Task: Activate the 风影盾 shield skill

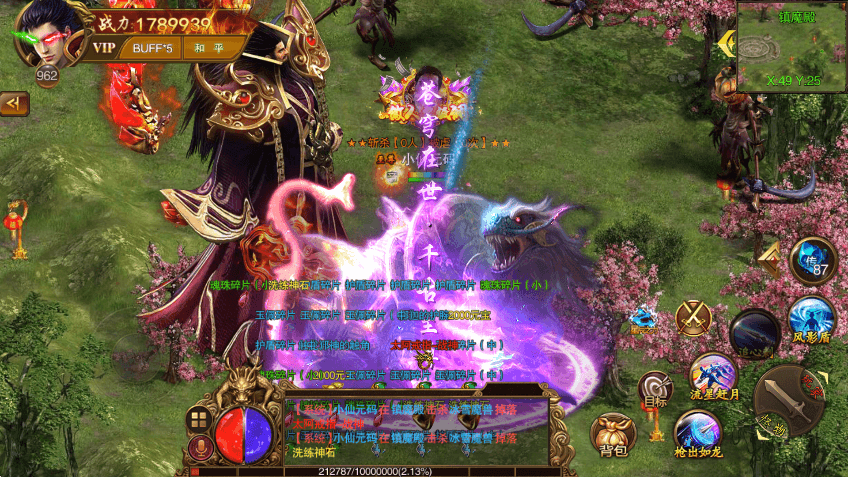Action: (811, 320)
